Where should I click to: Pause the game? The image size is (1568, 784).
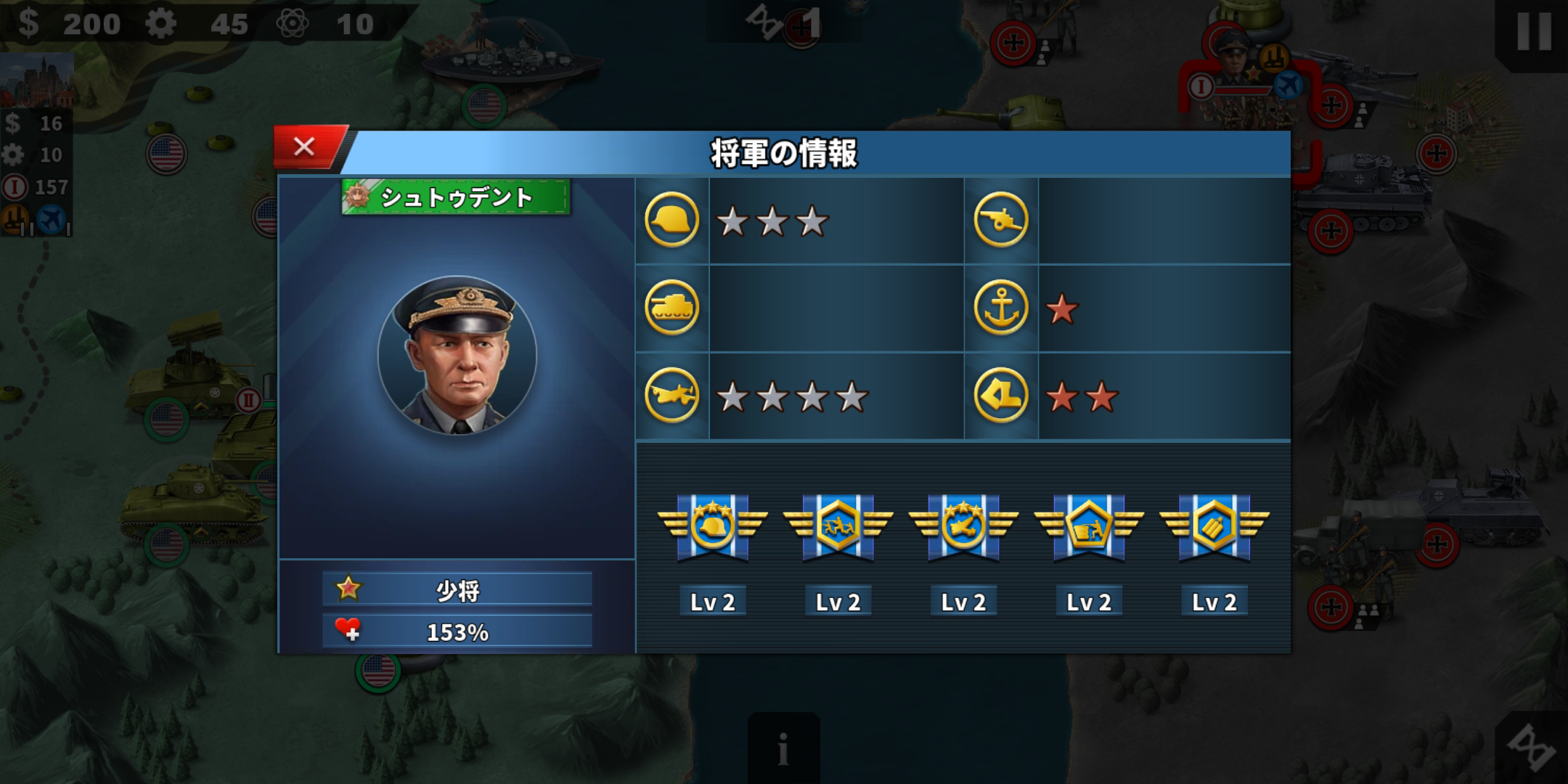(x=1533, y=32)
